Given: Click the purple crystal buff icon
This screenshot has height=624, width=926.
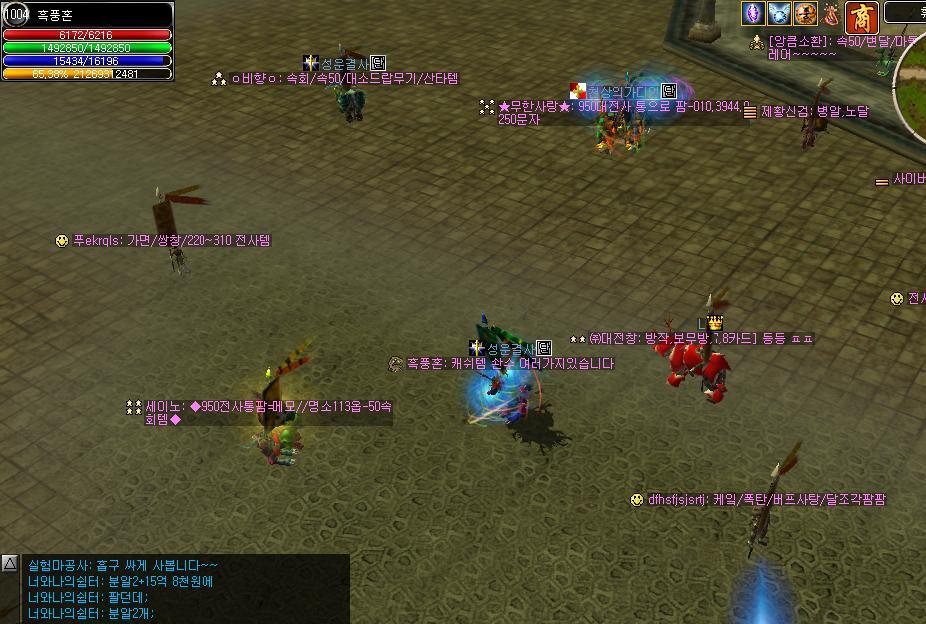Looking at the screenshot, I should 752,13.
